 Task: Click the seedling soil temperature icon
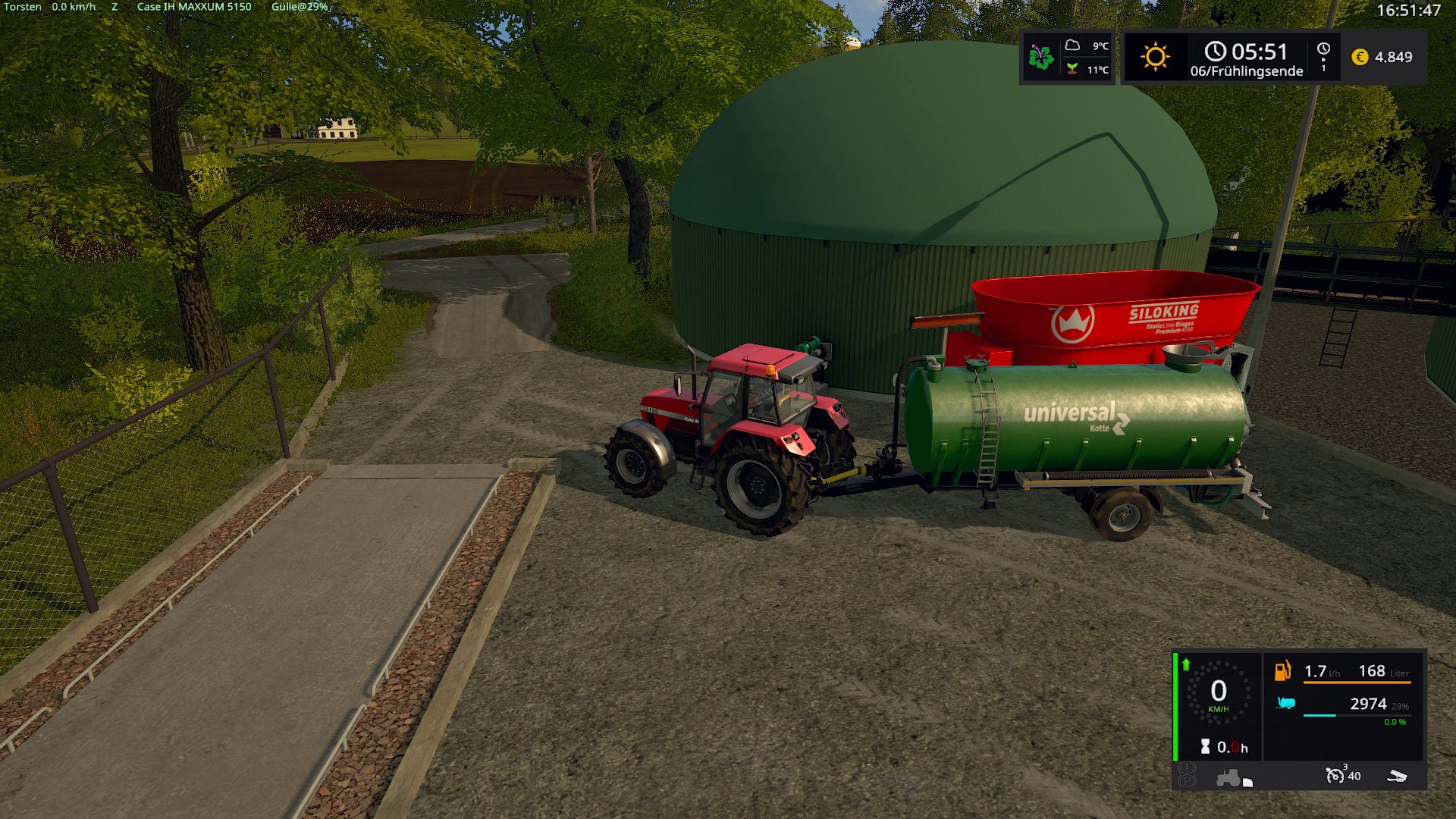coord(1072,69)
